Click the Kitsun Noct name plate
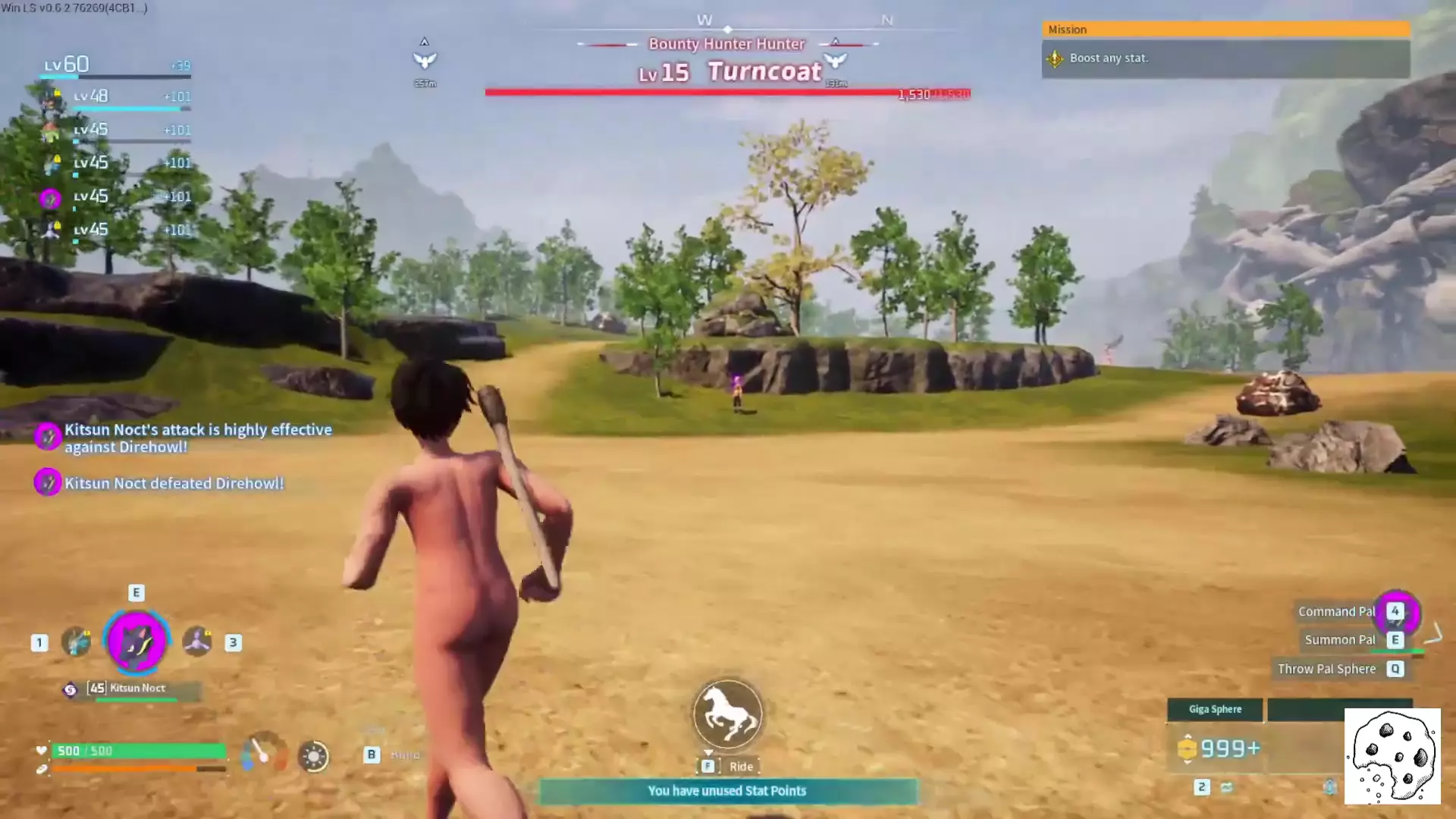The image size is (1456, 819). [137, 689]
